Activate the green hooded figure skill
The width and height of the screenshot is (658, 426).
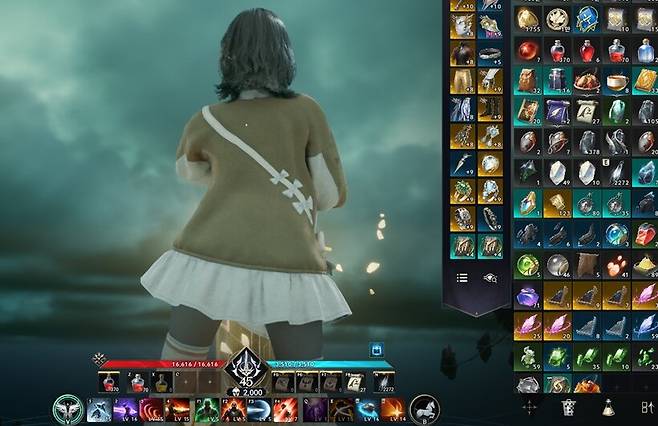tap(207, 408)
